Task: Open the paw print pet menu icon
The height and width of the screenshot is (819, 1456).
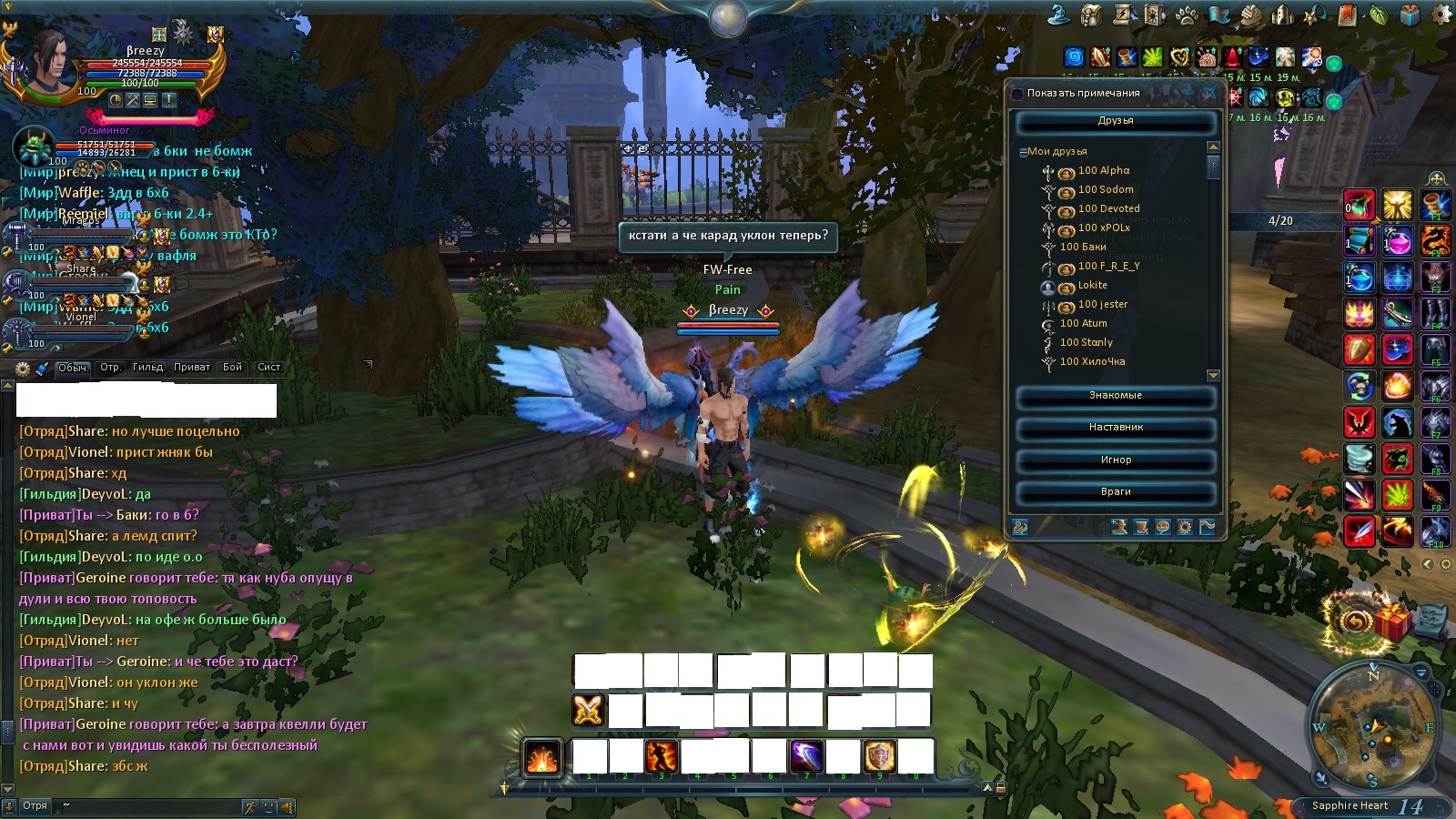Action: (1187, 15)
